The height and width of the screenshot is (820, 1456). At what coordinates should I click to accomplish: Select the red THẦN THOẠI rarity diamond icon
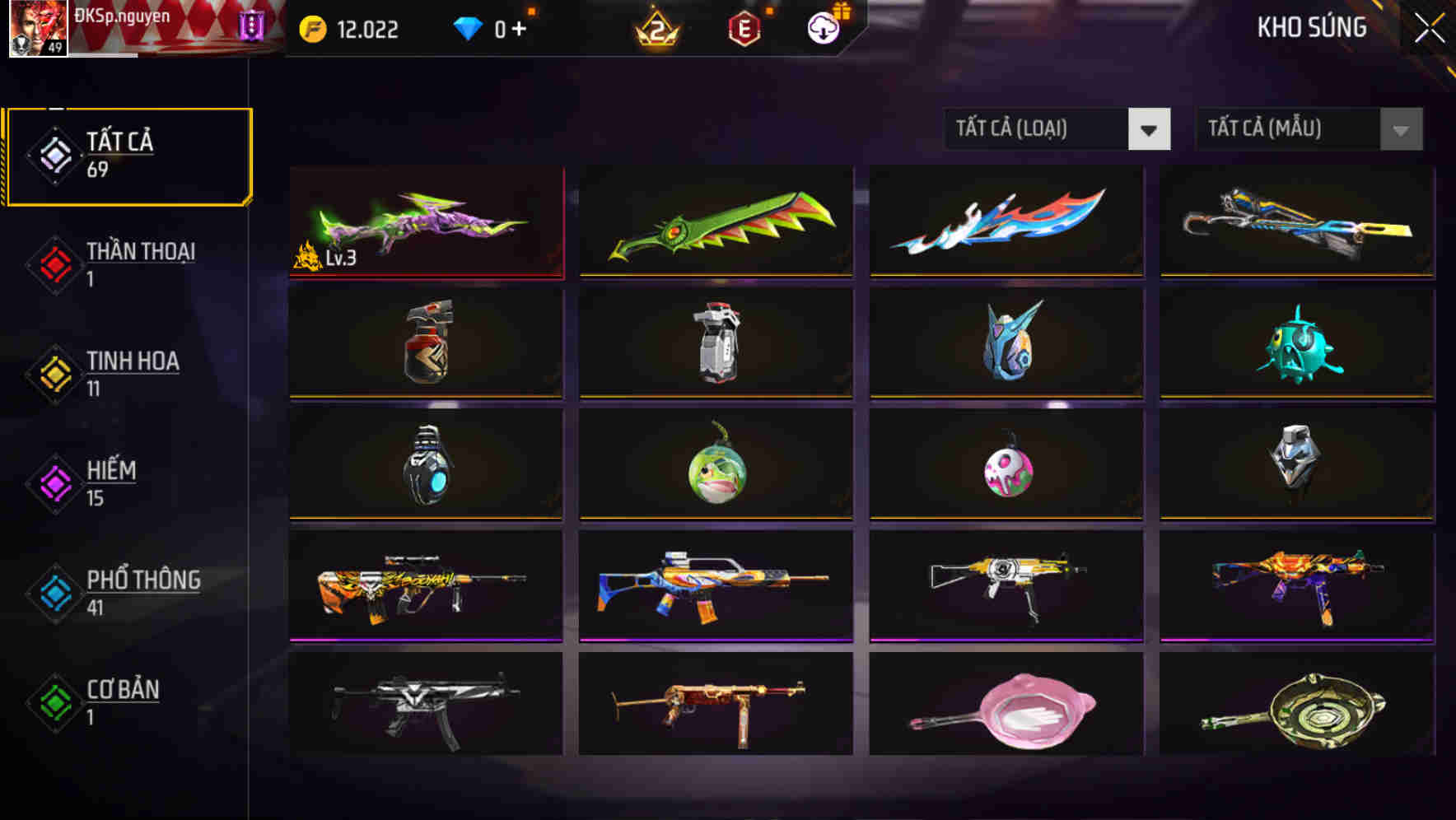click(x=53, y=263)
